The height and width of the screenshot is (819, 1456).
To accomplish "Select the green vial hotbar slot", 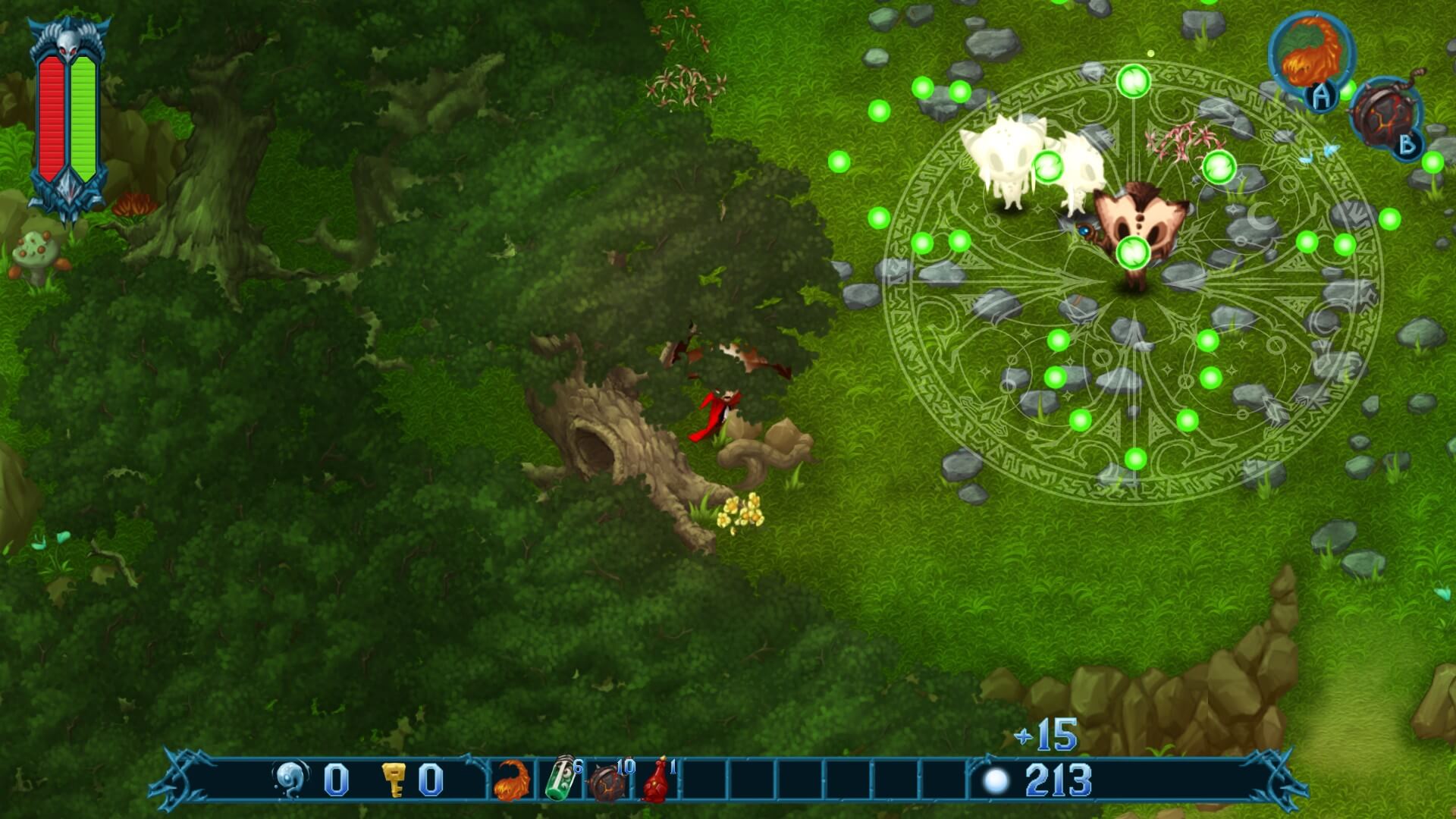I will pos(562,779).
